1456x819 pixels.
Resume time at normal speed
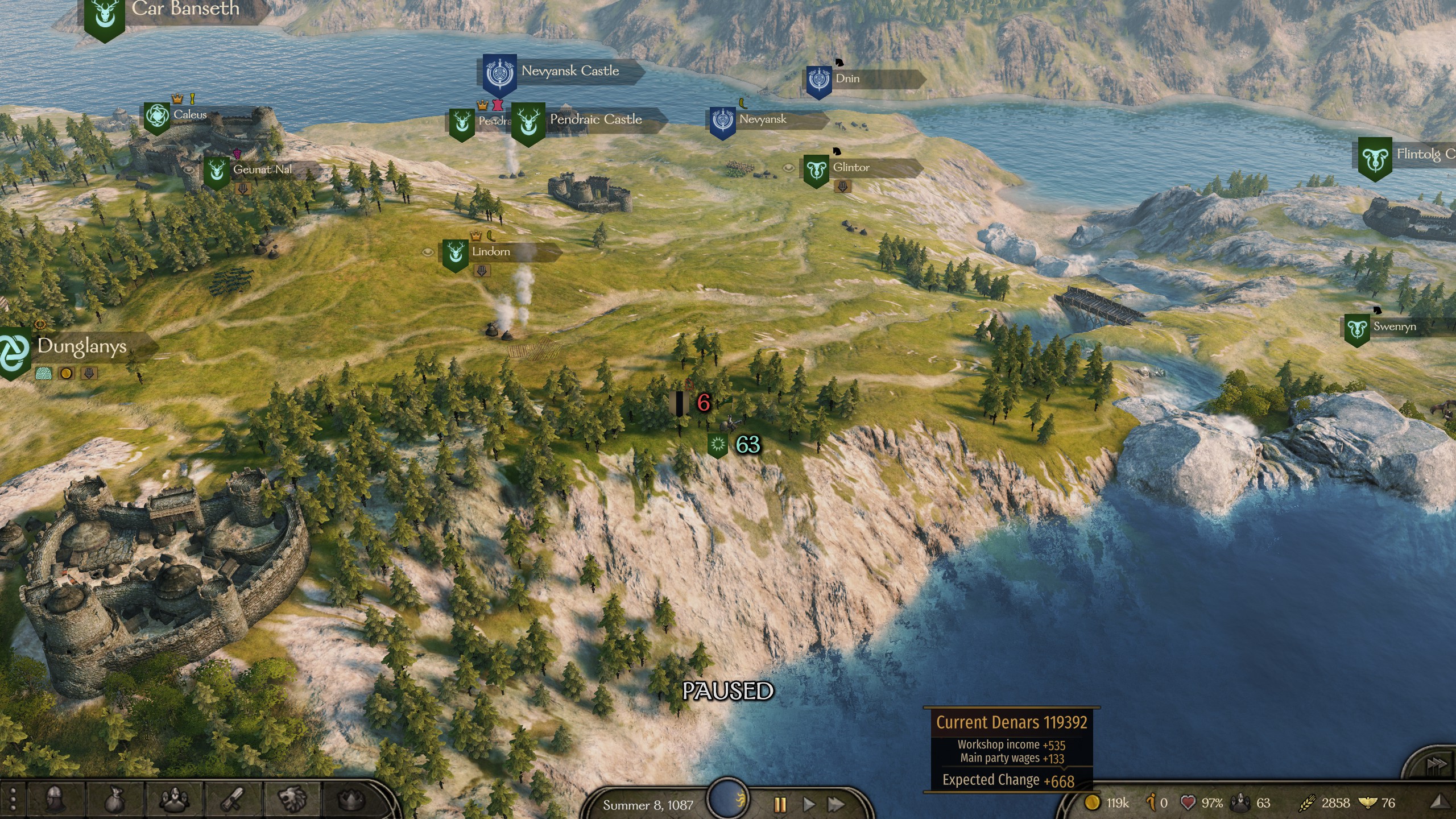point(808,804)
